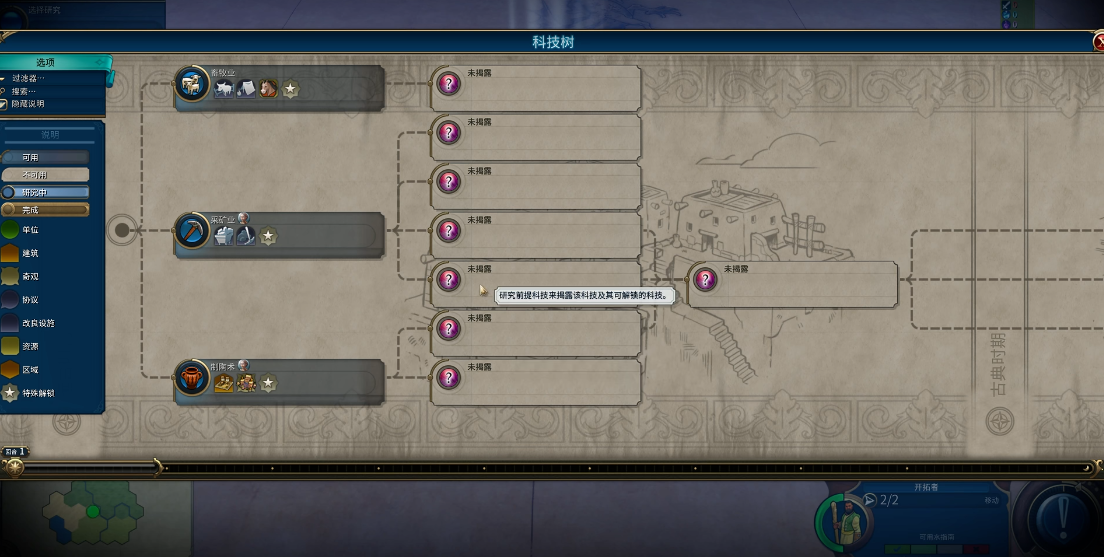
Task: Select the pottery vase tech icon
Action: tap(190, 378)
